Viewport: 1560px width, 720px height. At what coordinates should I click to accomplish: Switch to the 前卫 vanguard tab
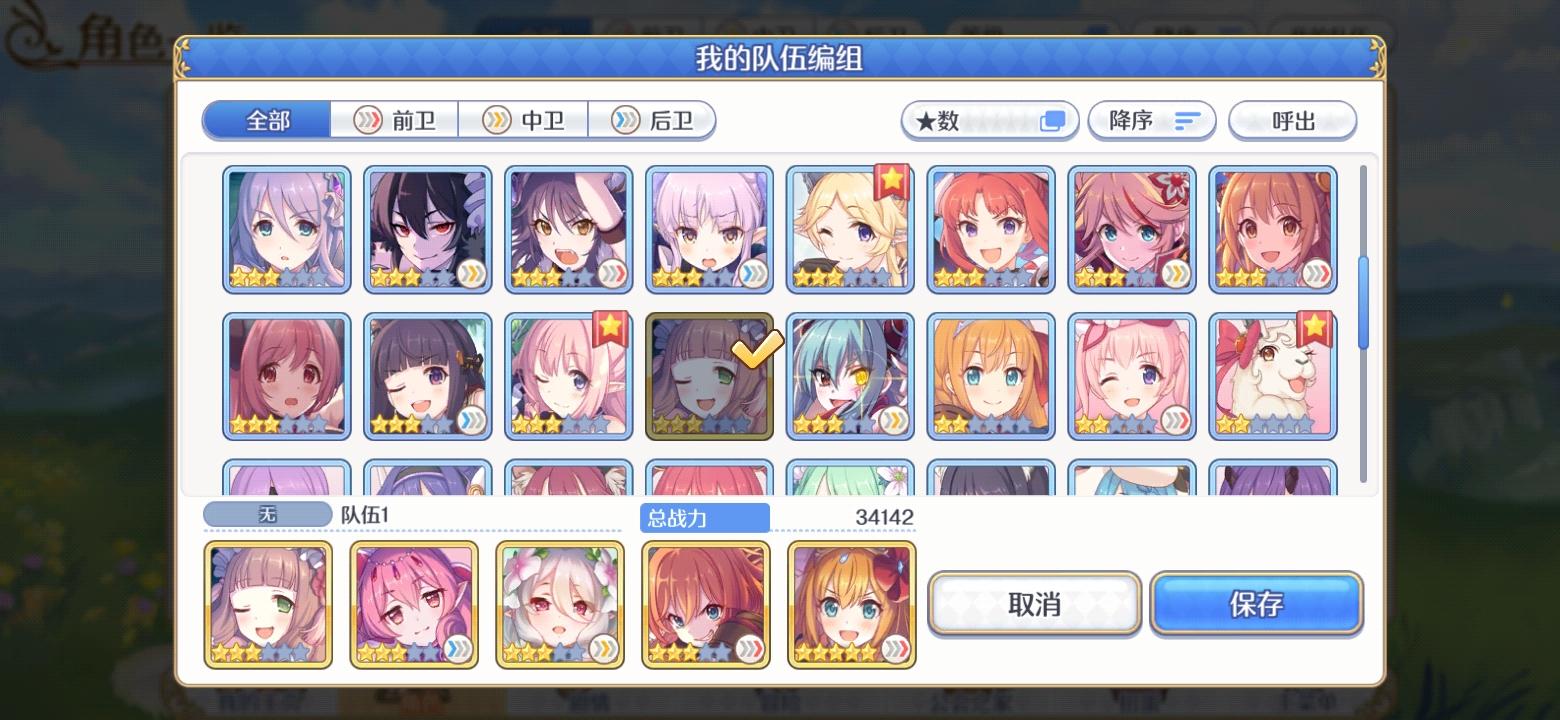pos(392,119)
